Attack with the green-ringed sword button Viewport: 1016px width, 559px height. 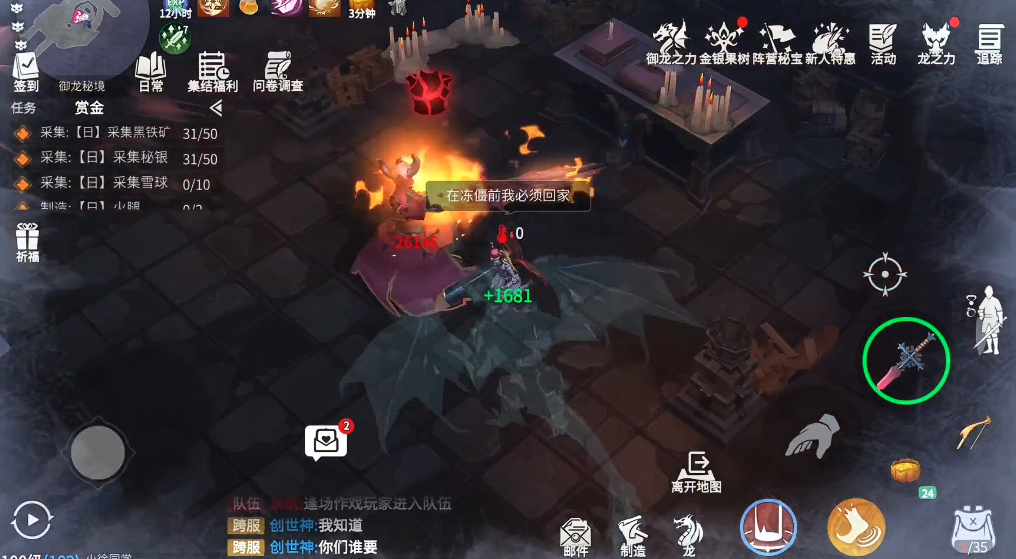click(x=906, y=361)
